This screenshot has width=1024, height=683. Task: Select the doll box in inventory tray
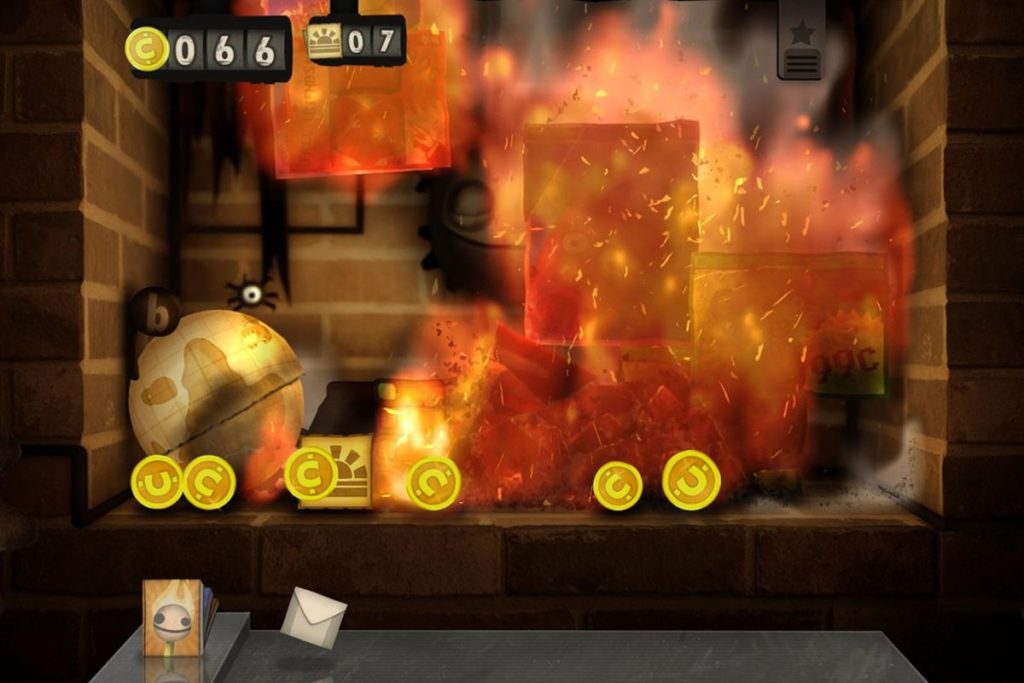coord(173,617)
